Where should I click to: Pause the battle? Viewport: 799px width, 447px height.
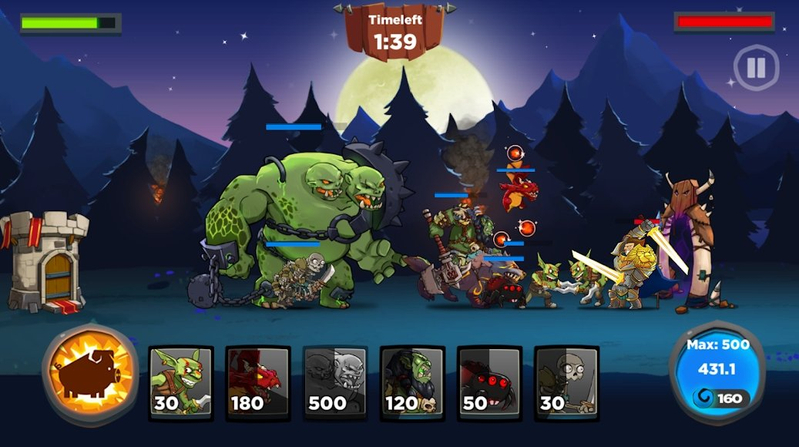755,68
